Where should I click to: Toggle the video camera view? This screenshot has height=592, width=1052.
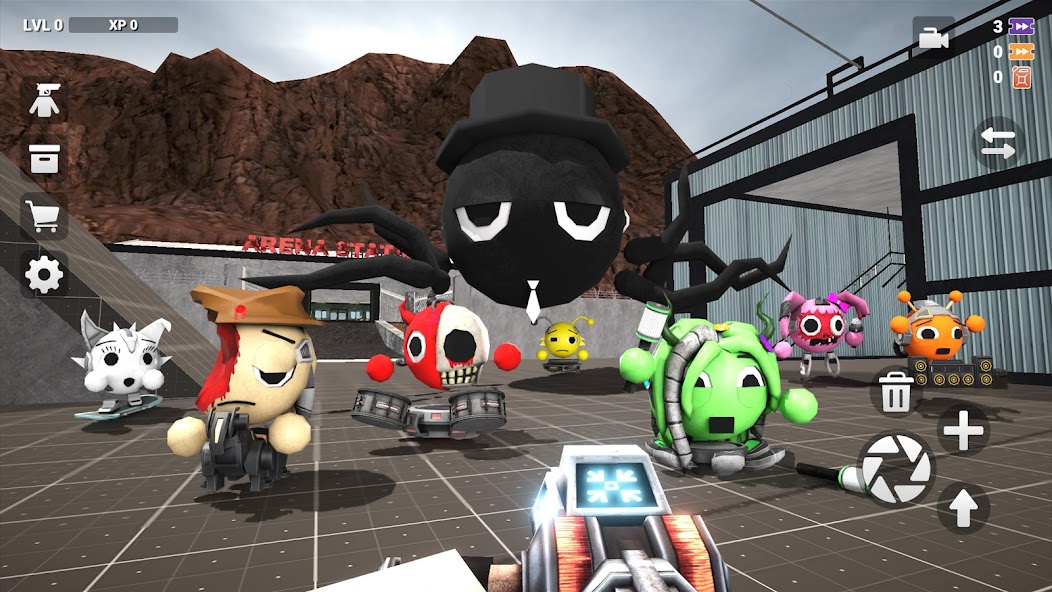(x=932, y=38)
